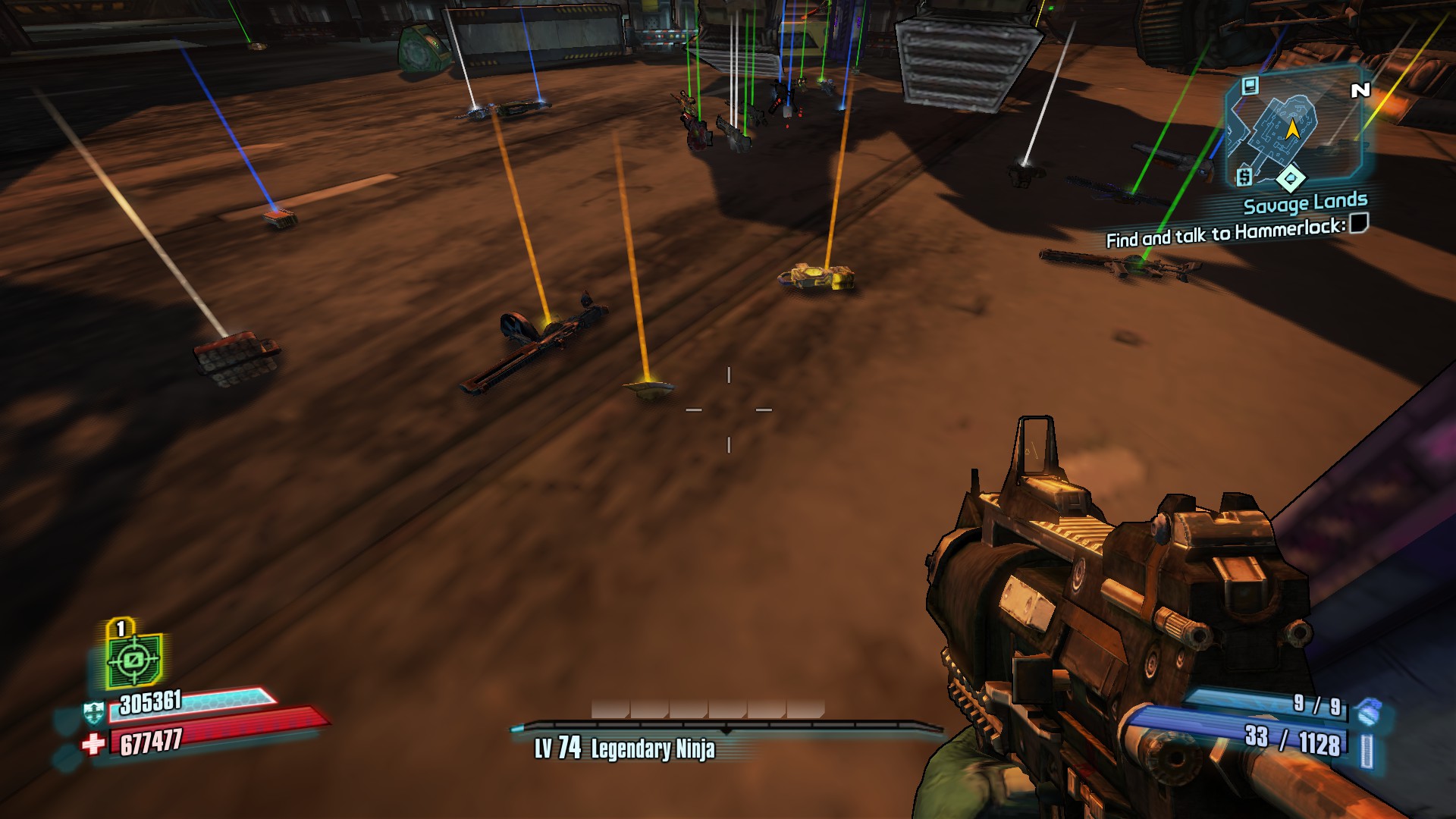Click the vending machine dollar icon on minimap
1456x819 pixels.
pyautogui.click(x=1244, y=176)
